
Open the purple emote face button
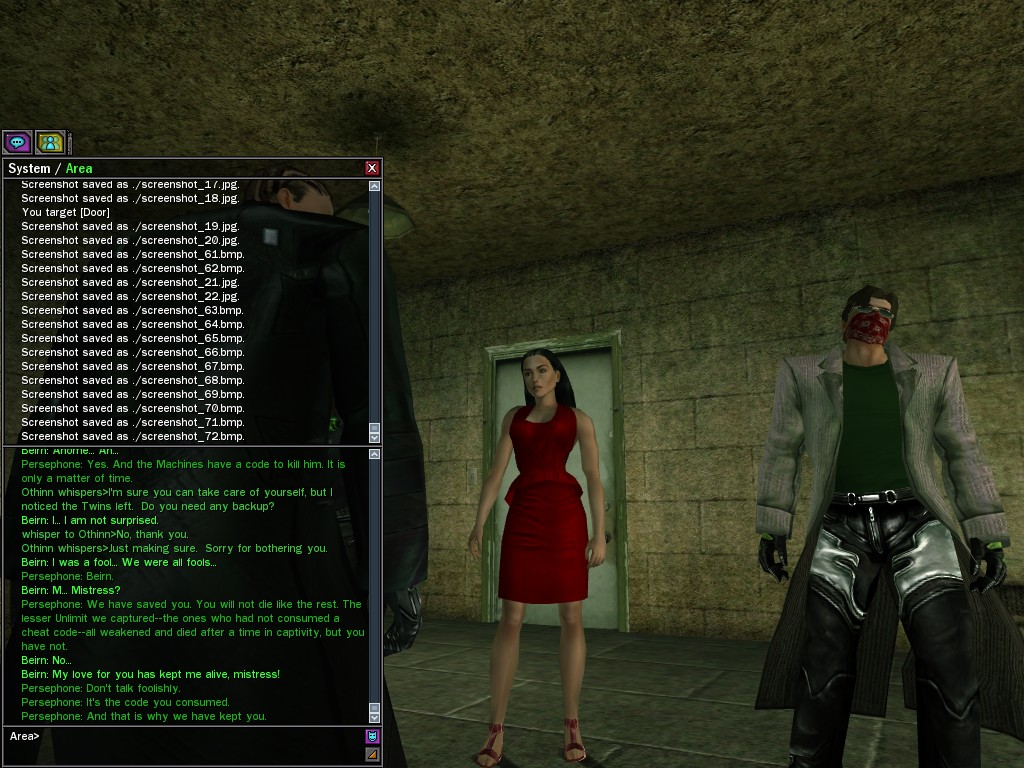click(x=373, y=736)
